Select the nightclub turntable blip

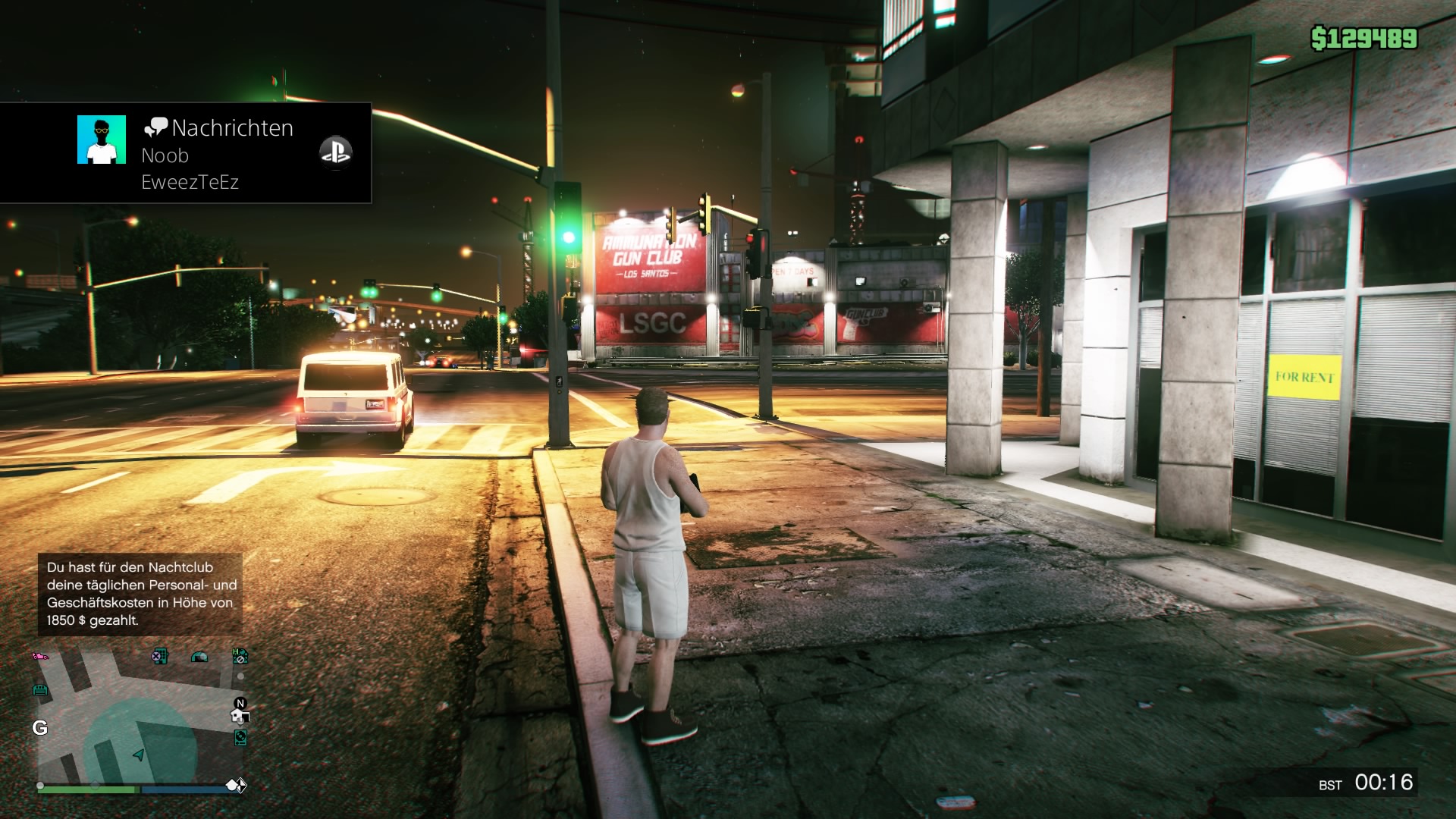click(x=240, y=736)
